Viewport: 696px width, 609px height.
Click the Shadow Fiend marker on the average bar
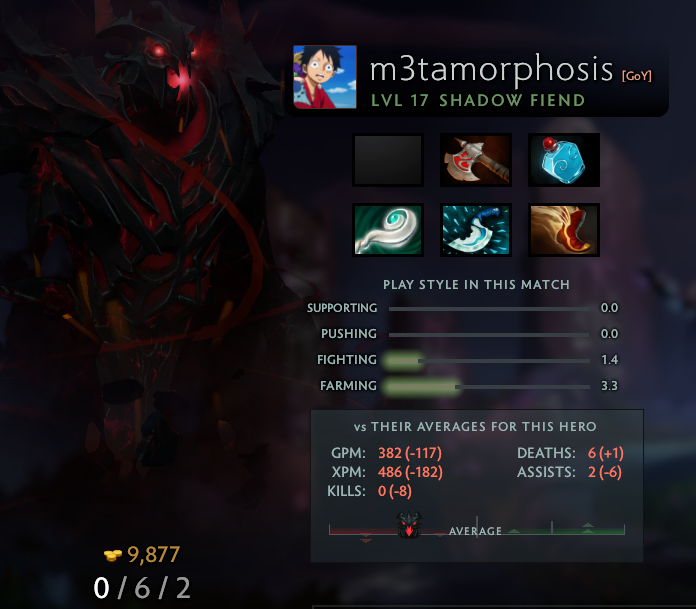(409, 526)
